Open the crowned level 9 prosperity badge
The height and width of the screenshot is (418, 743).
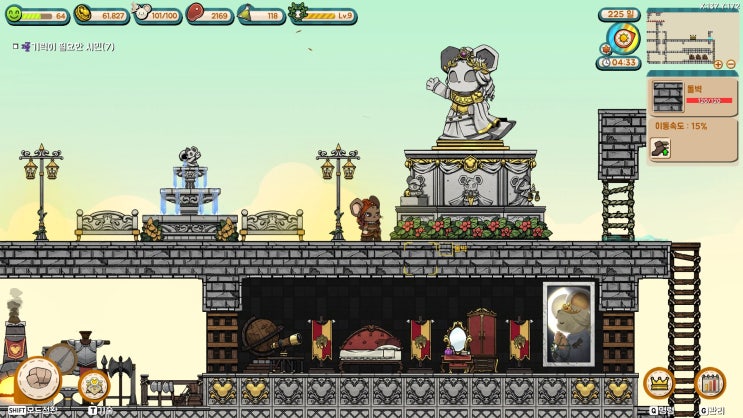pos(297,14)
